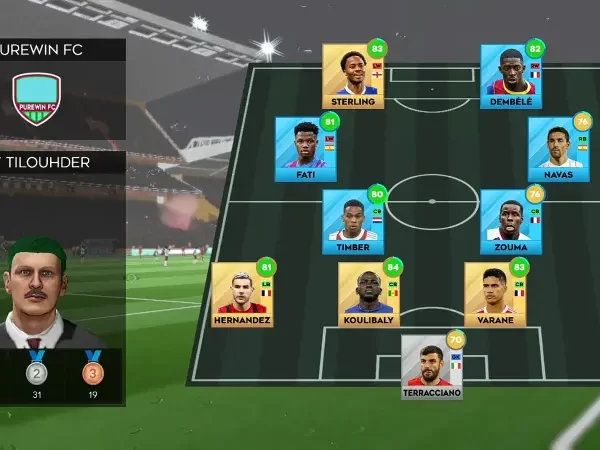Select the Navas player card
600x450 pixels.
[558, 148]
